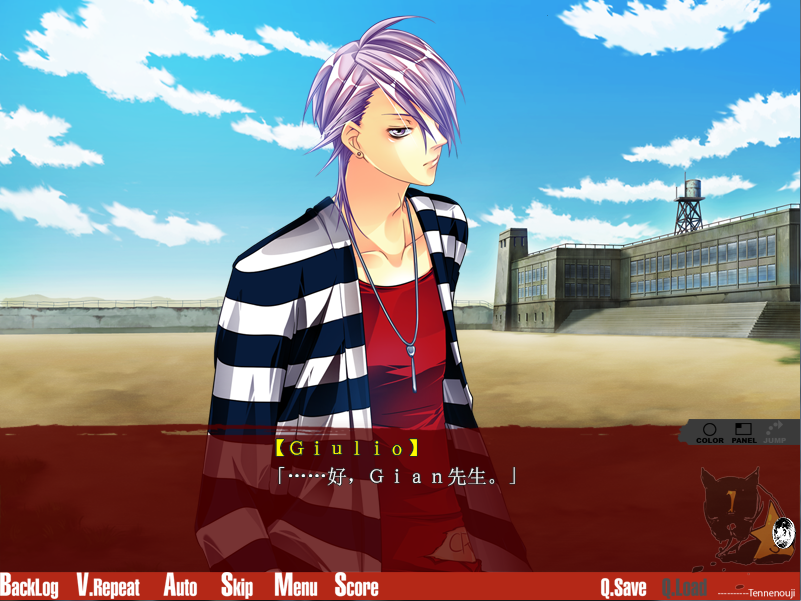
Task: Replay the voice with V.Repeat
Action: coord(108,586)
